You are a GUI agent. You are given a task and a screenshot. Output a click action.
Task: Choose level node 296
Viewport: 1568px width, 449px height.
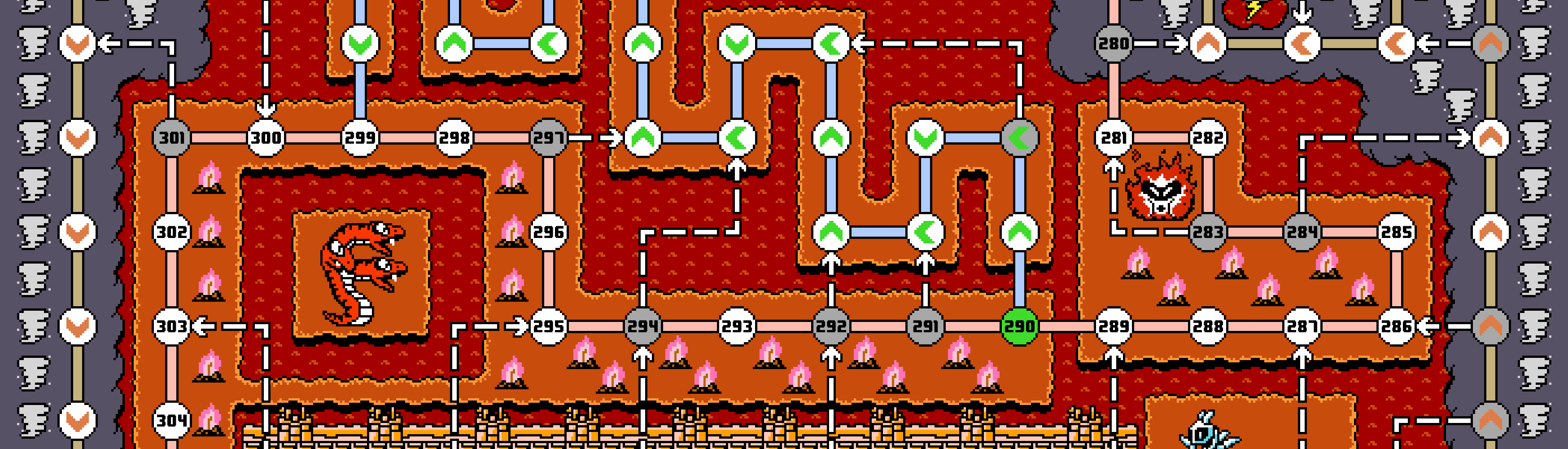pos(548,232)
